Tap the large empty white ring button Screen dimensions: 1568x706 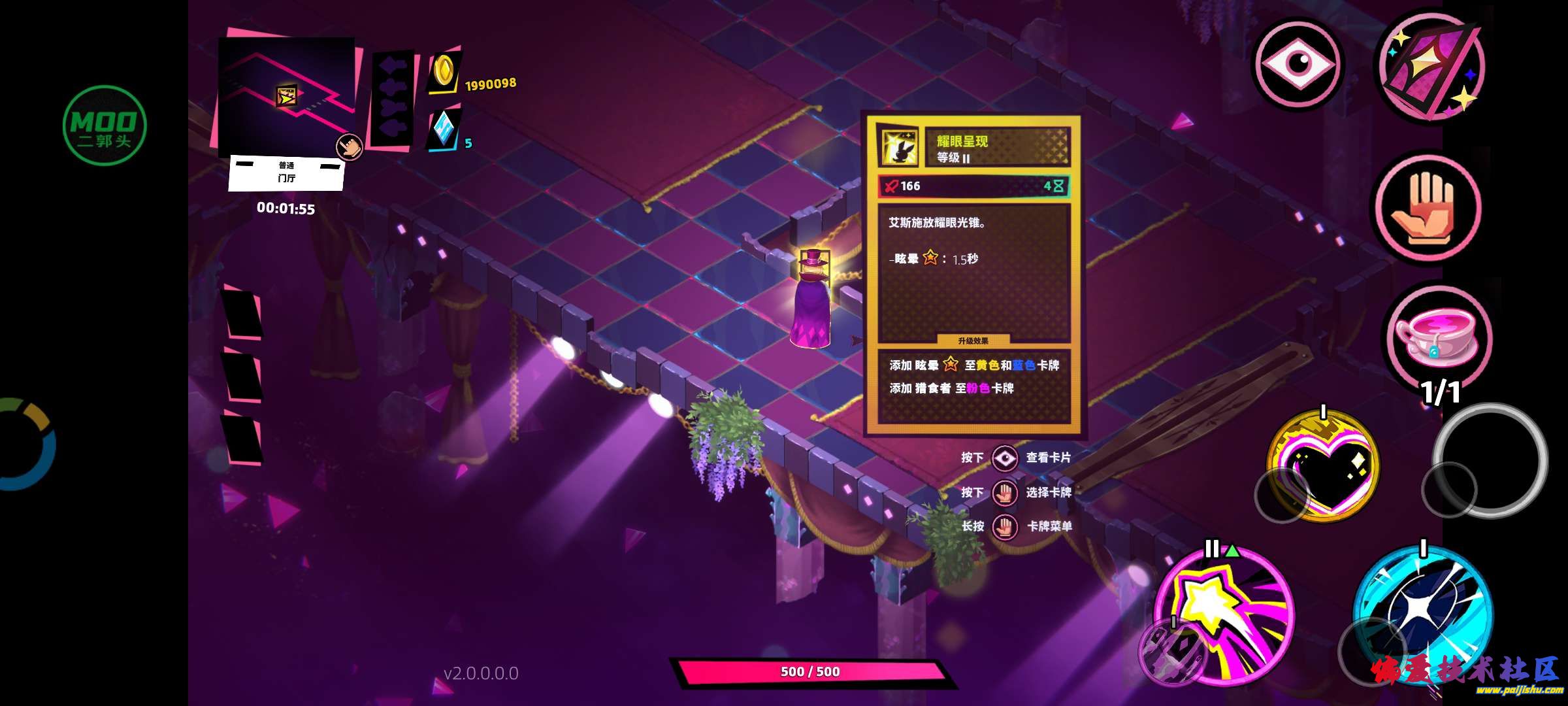[x=1491, y=459]
